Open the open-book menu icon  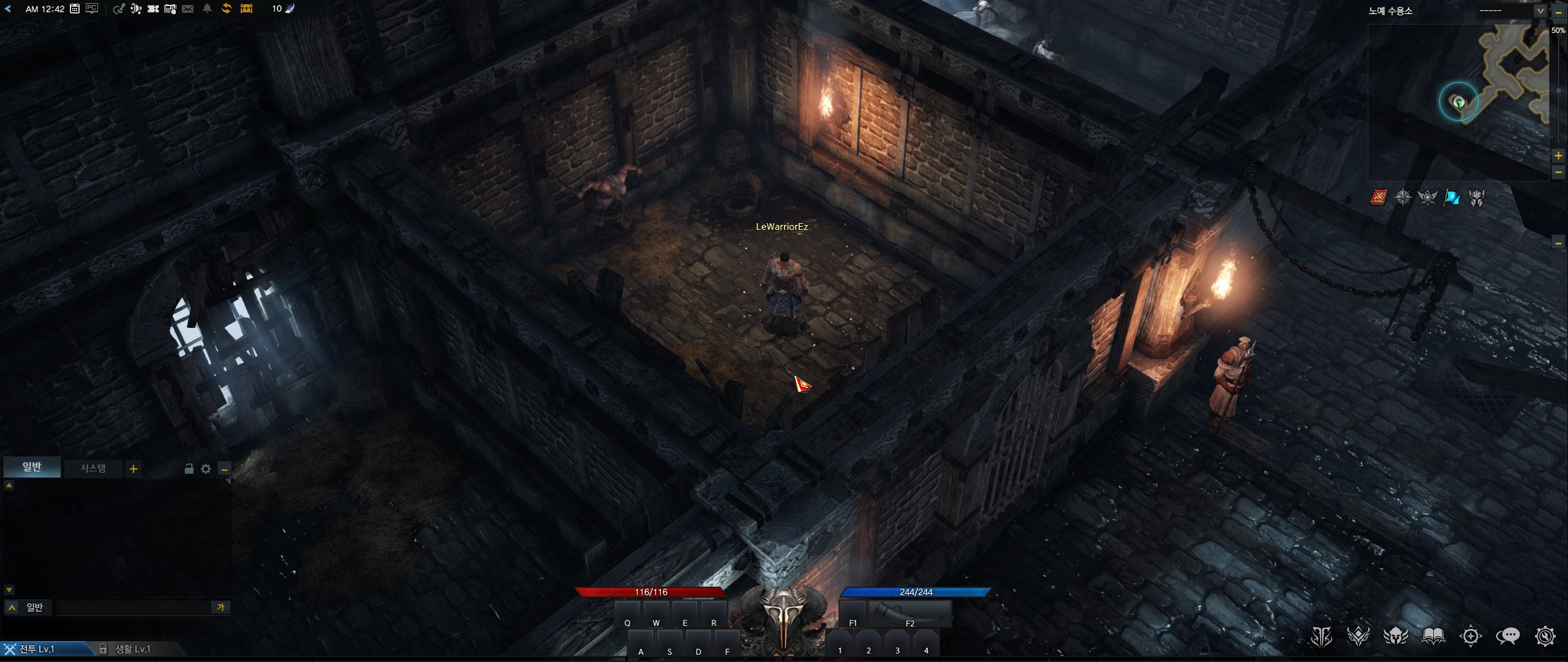(x=1433, y=636)
